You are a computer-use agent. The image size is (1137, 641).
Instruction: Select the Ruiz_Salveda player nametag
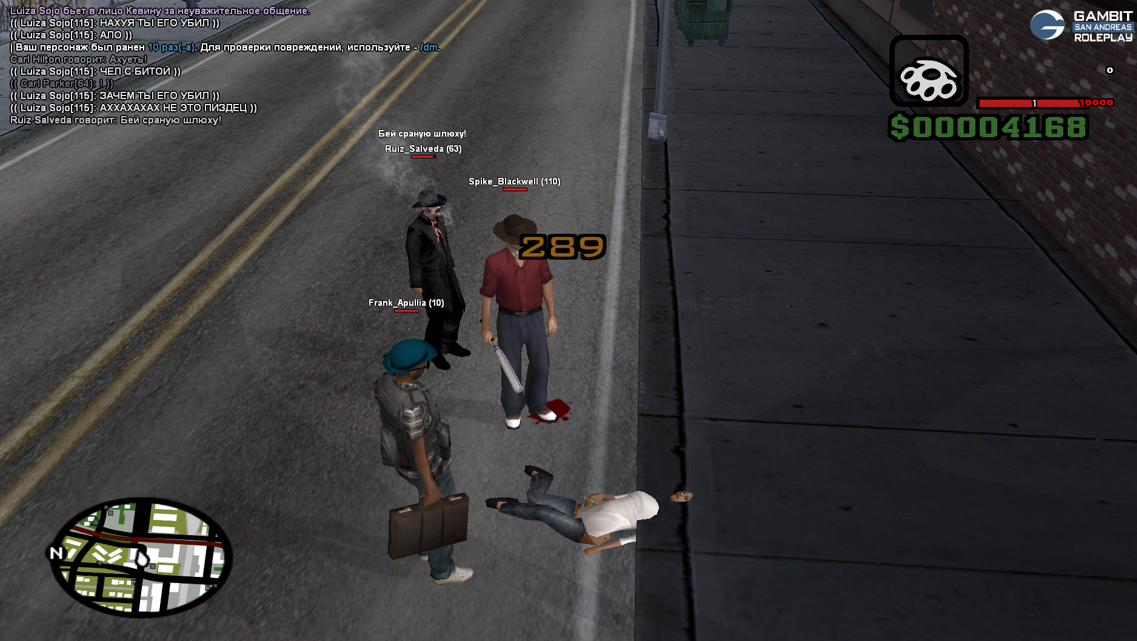click(423, 149)
